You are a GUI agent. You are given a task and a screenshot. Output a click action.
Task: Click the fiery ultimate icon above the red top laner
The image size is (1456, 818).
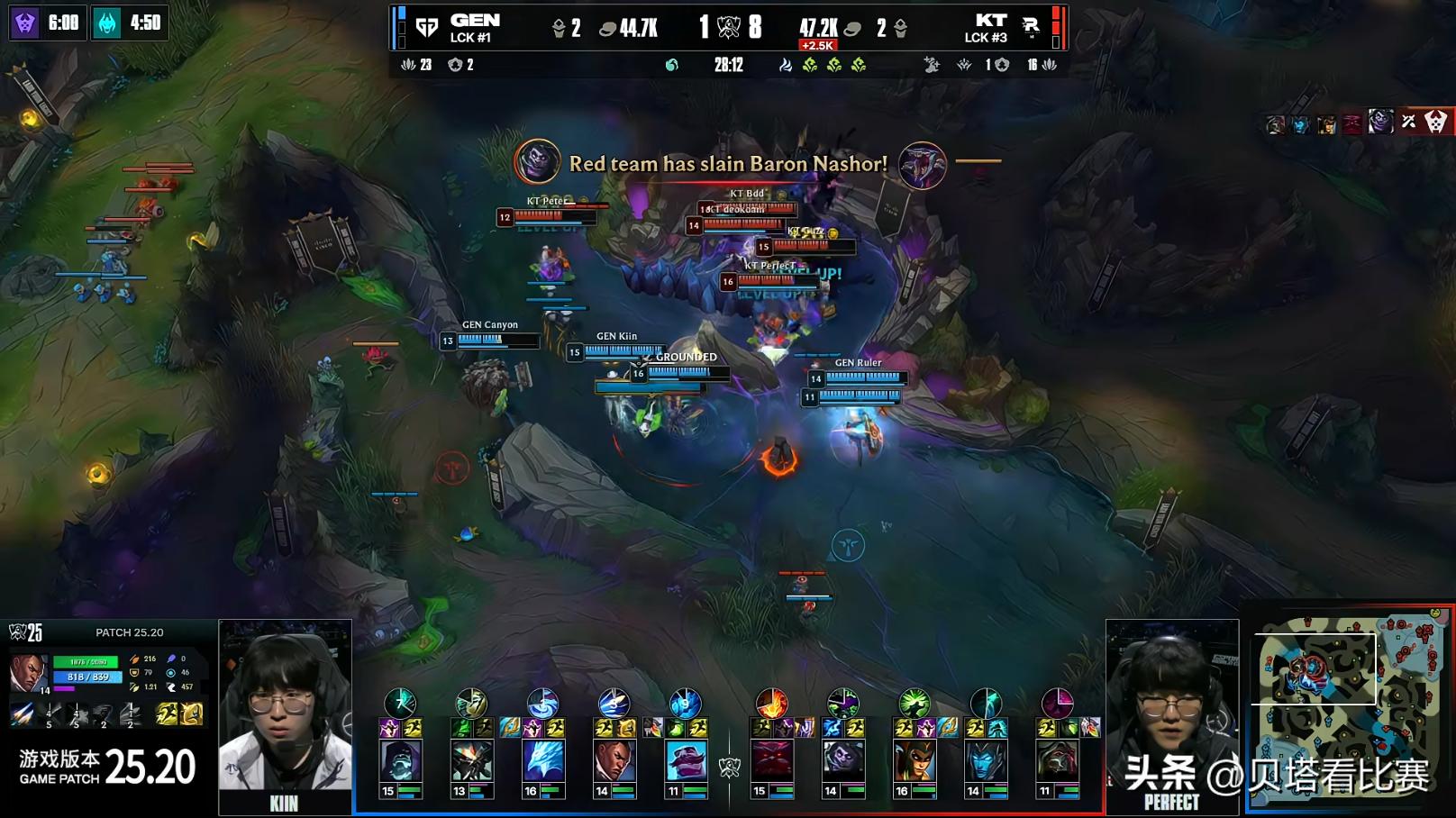point(771,703)
